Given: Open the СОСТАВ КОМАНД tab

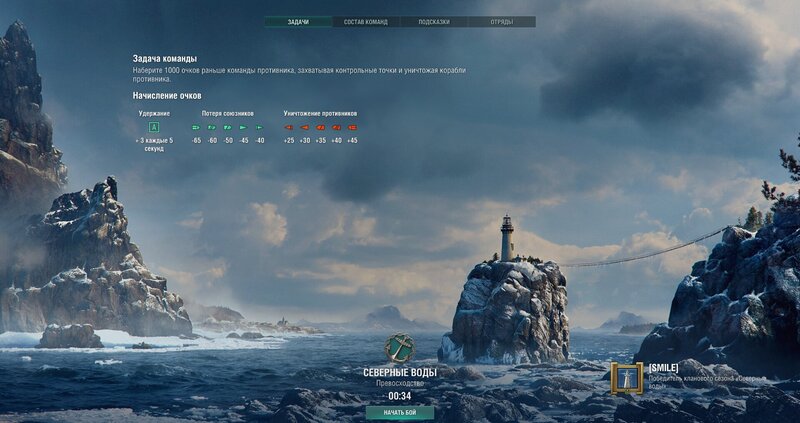Looking at the screenshot, I should point(365,21).
